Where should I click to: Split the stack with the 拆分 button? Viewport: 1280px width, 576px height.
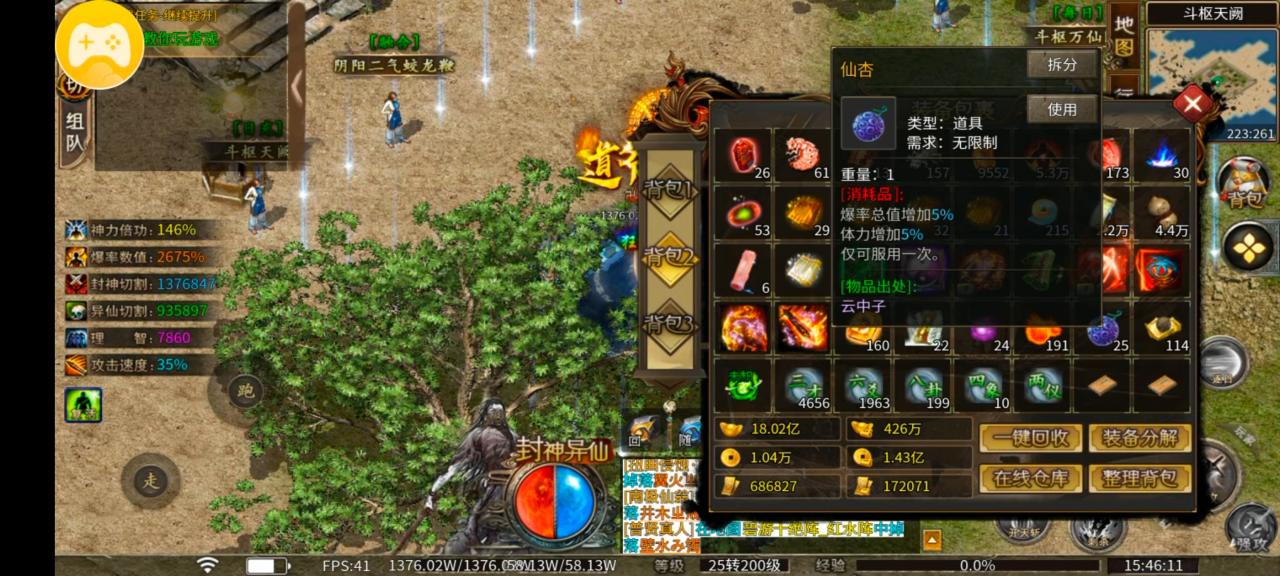pos(1062,65)
